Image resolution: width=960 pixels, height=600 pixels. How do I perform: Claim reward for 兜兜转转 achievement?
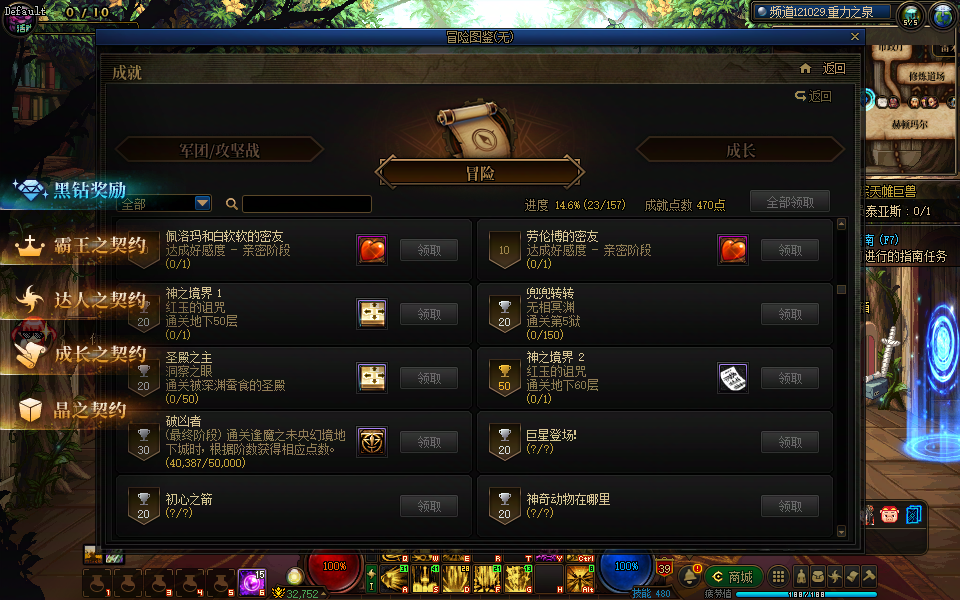click(x=789, y=314)
